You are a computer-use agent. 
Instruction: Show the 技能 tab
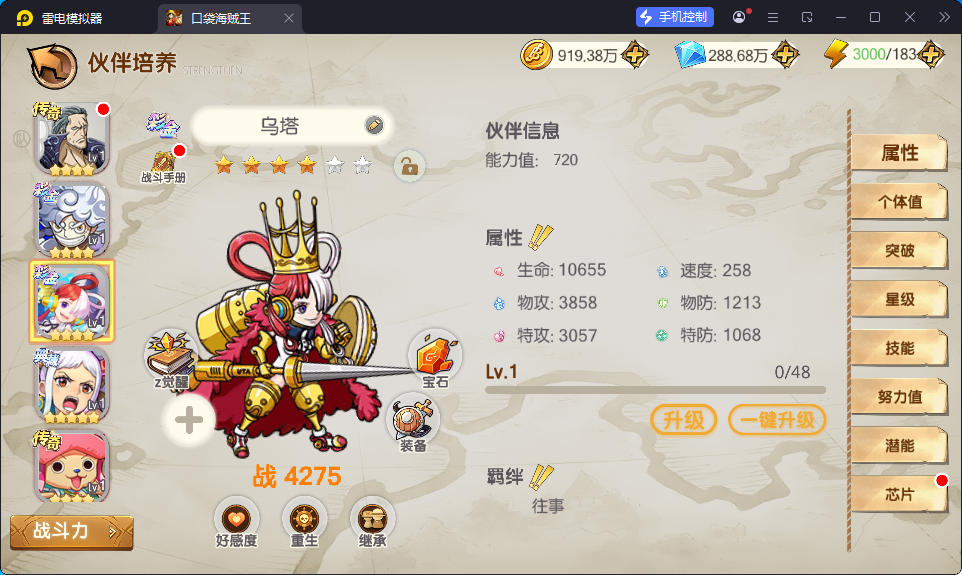coord(898,348)
